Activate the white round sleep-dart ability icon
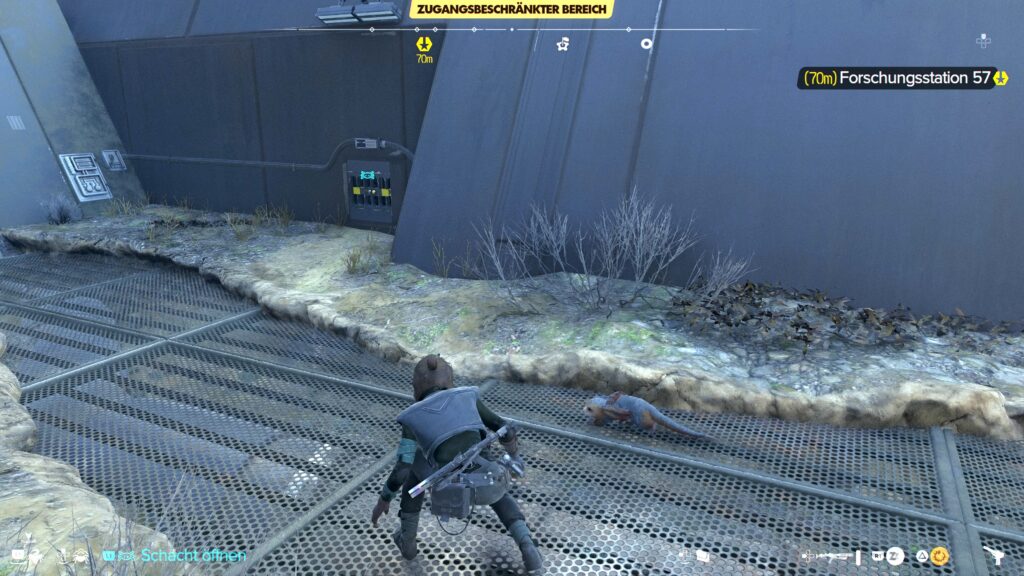This screenshot has width=1024, height=576. (894, 555)
